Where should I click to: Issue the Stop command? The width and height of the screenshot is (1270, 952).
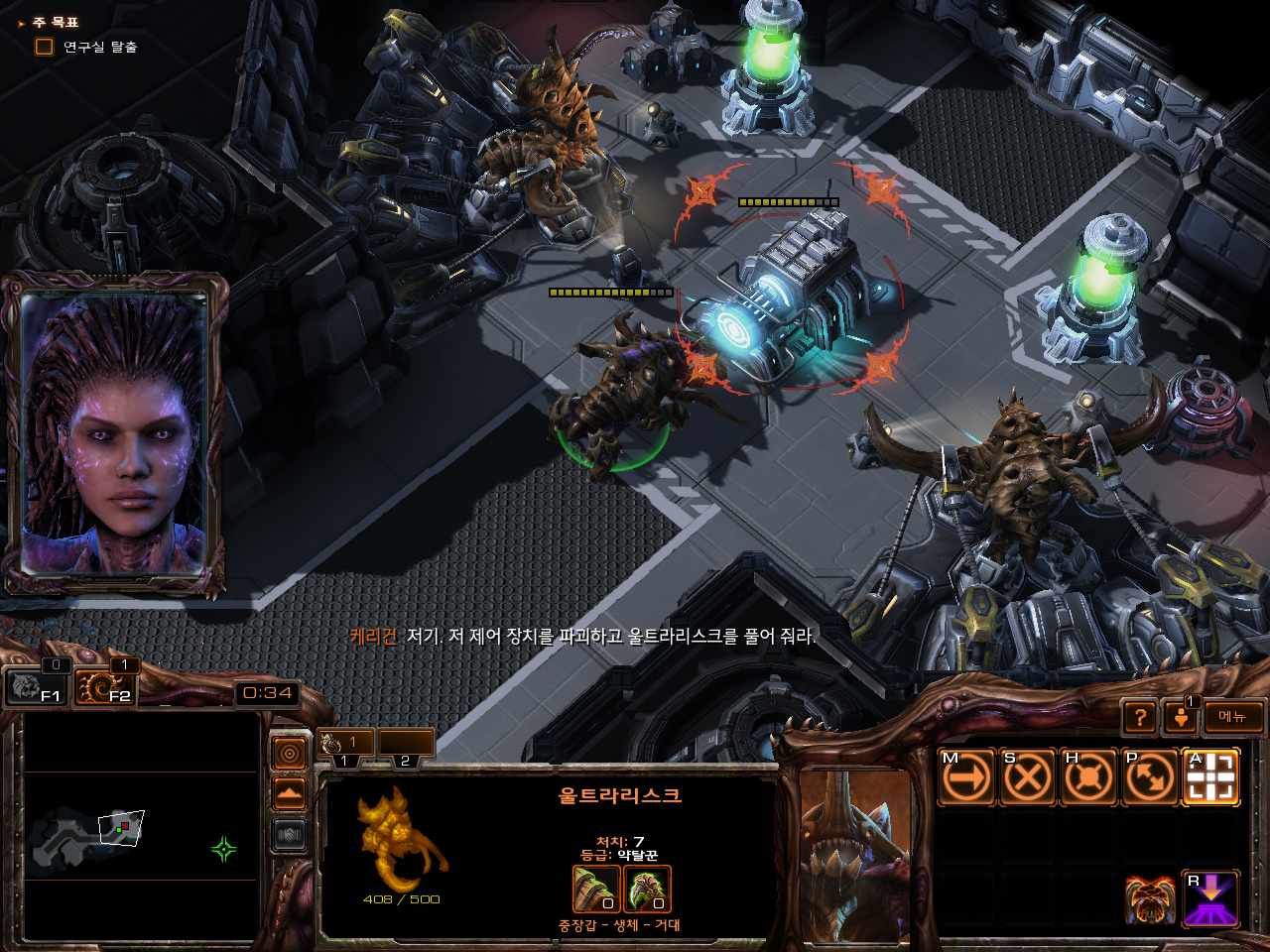(1027, 777)
